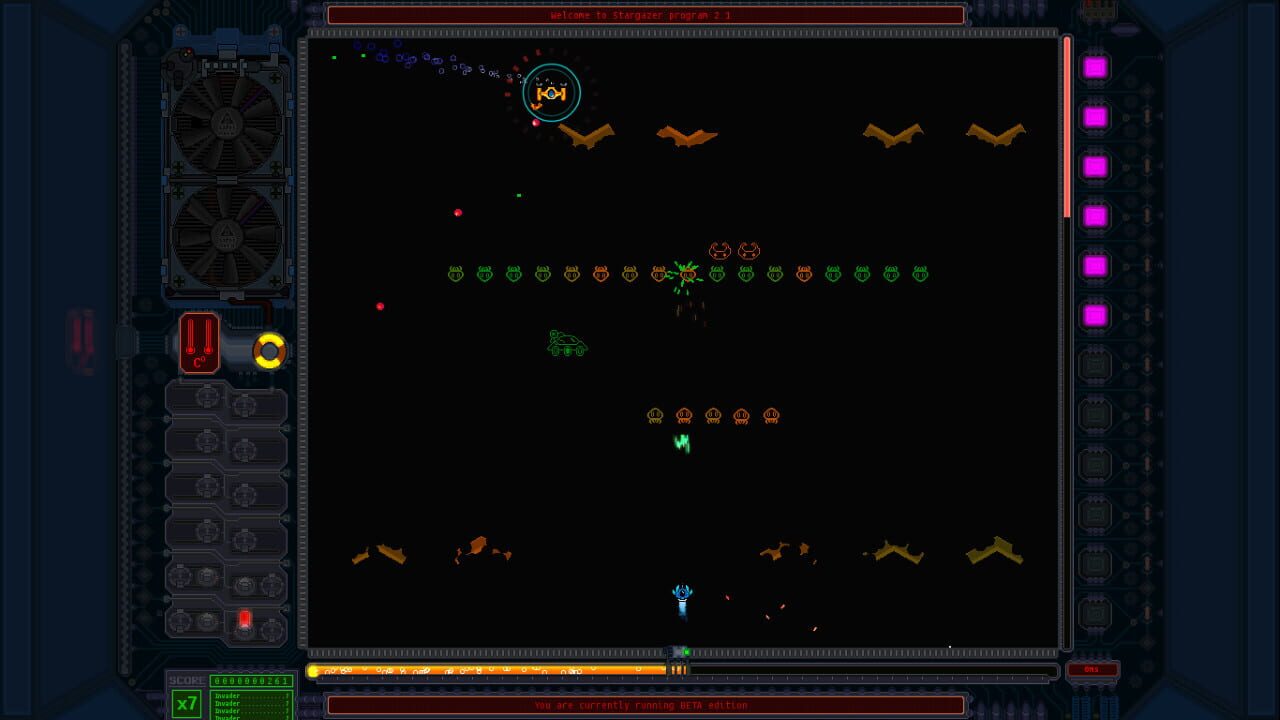Screen dimensions: 1280x720
Task: Select the green turtle enemy sprite
Action: 567,342
